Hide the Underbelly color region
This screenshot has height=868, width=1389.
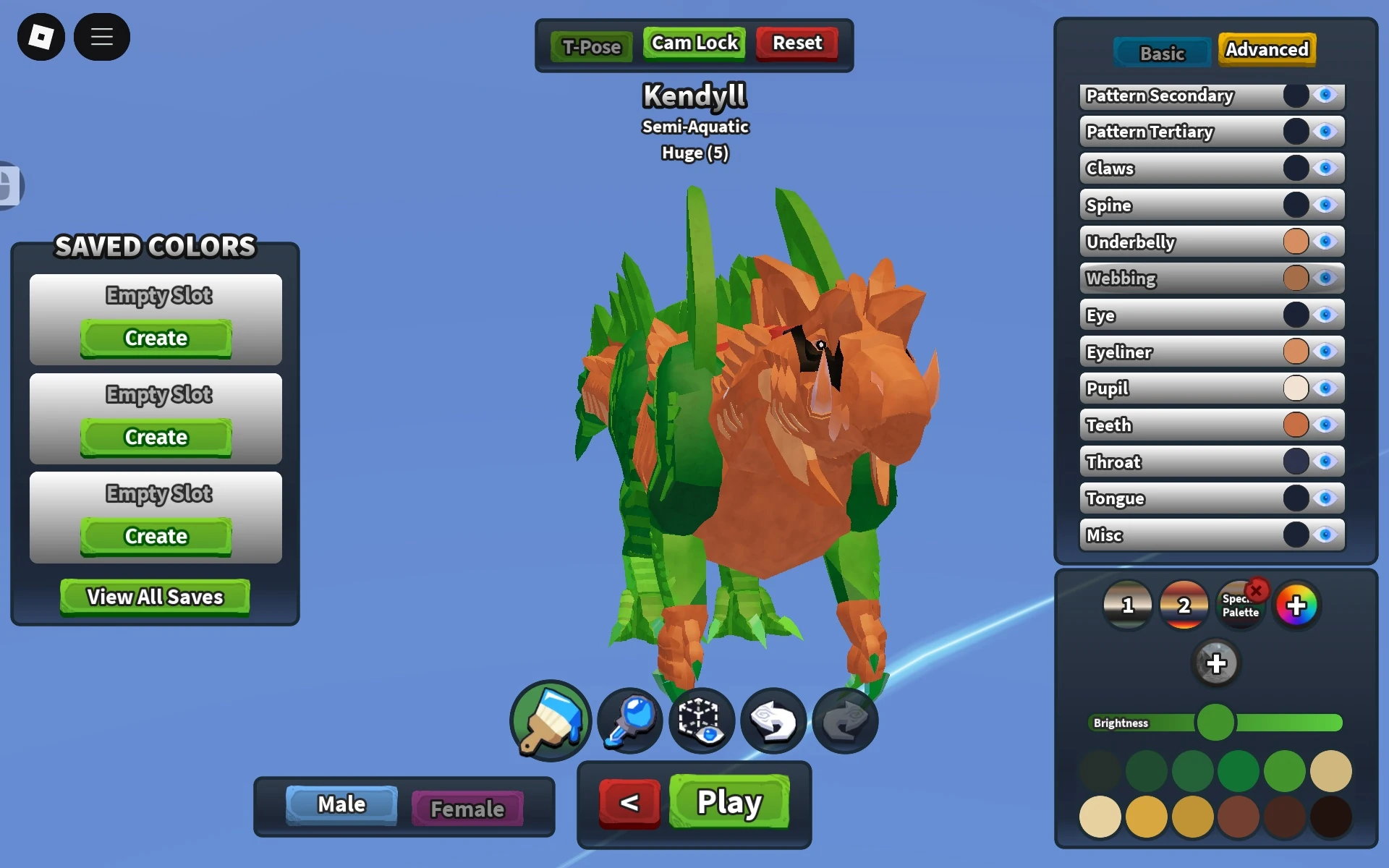1326,242
